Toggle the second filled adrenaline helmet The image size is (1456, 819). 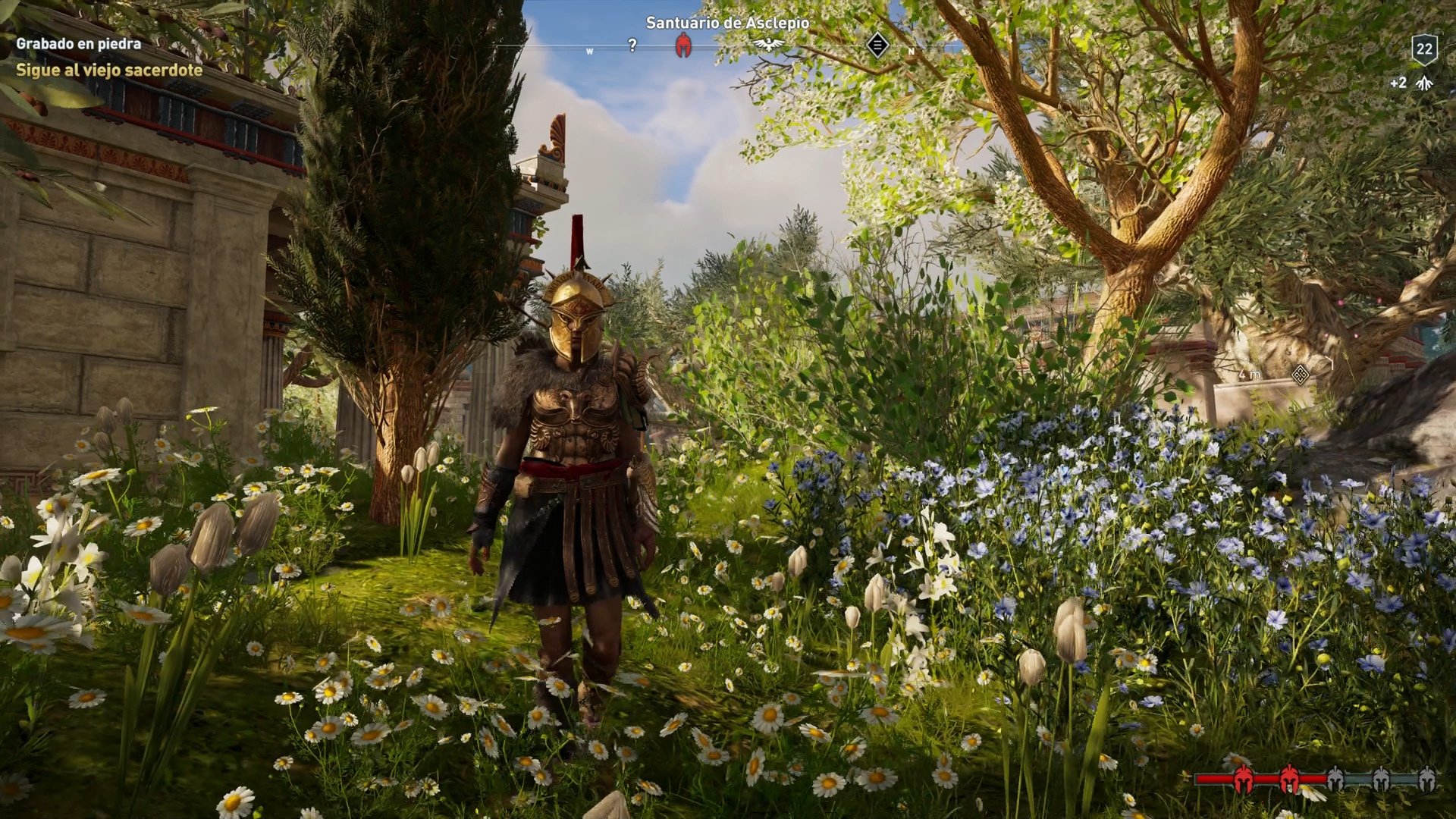(1289, 780)
